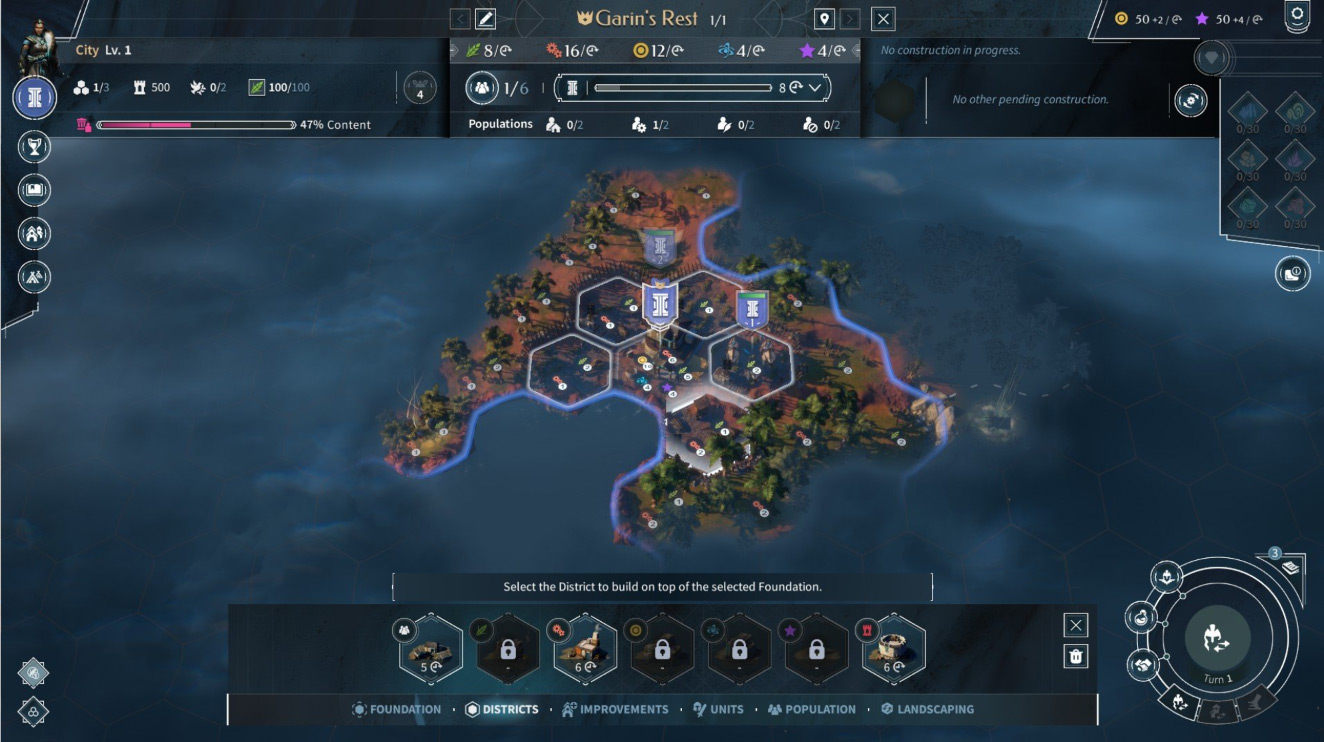This screenshot has height=742, width=1324.
Task: Open the Improvements tab
Action: point(615,709)
